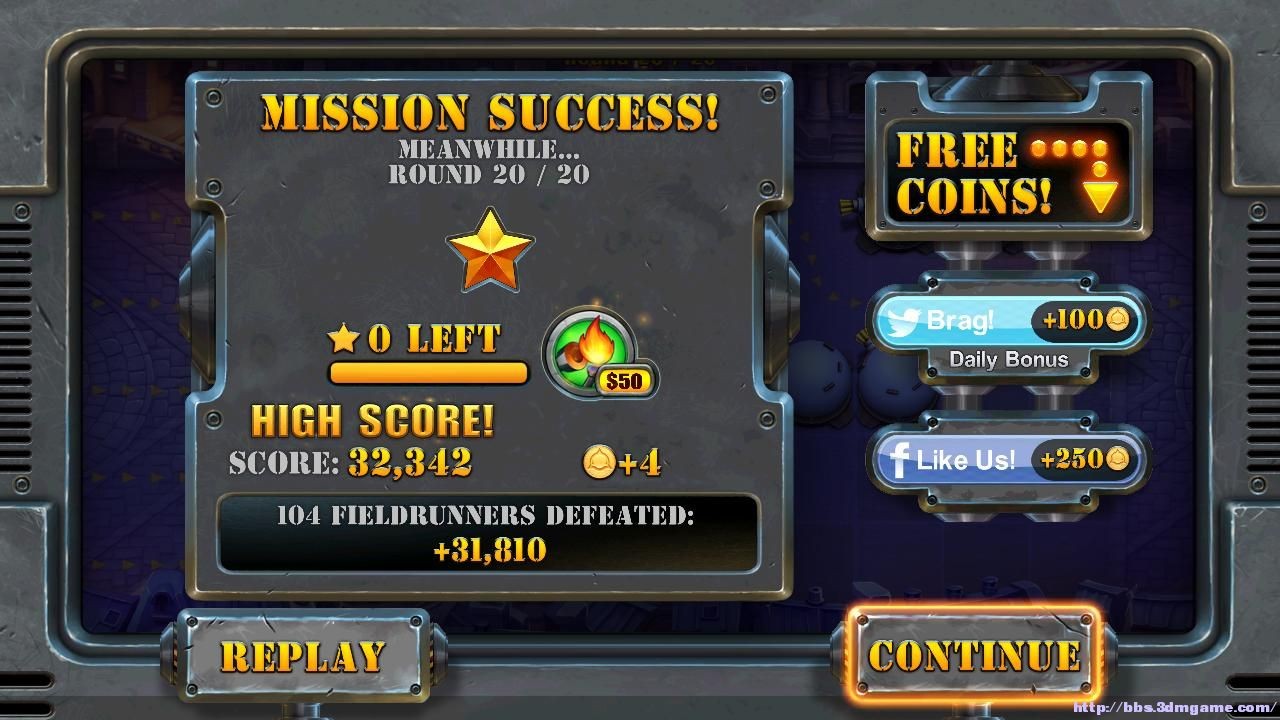
Task: Replay the mission
Action: (x=303, y=655)
